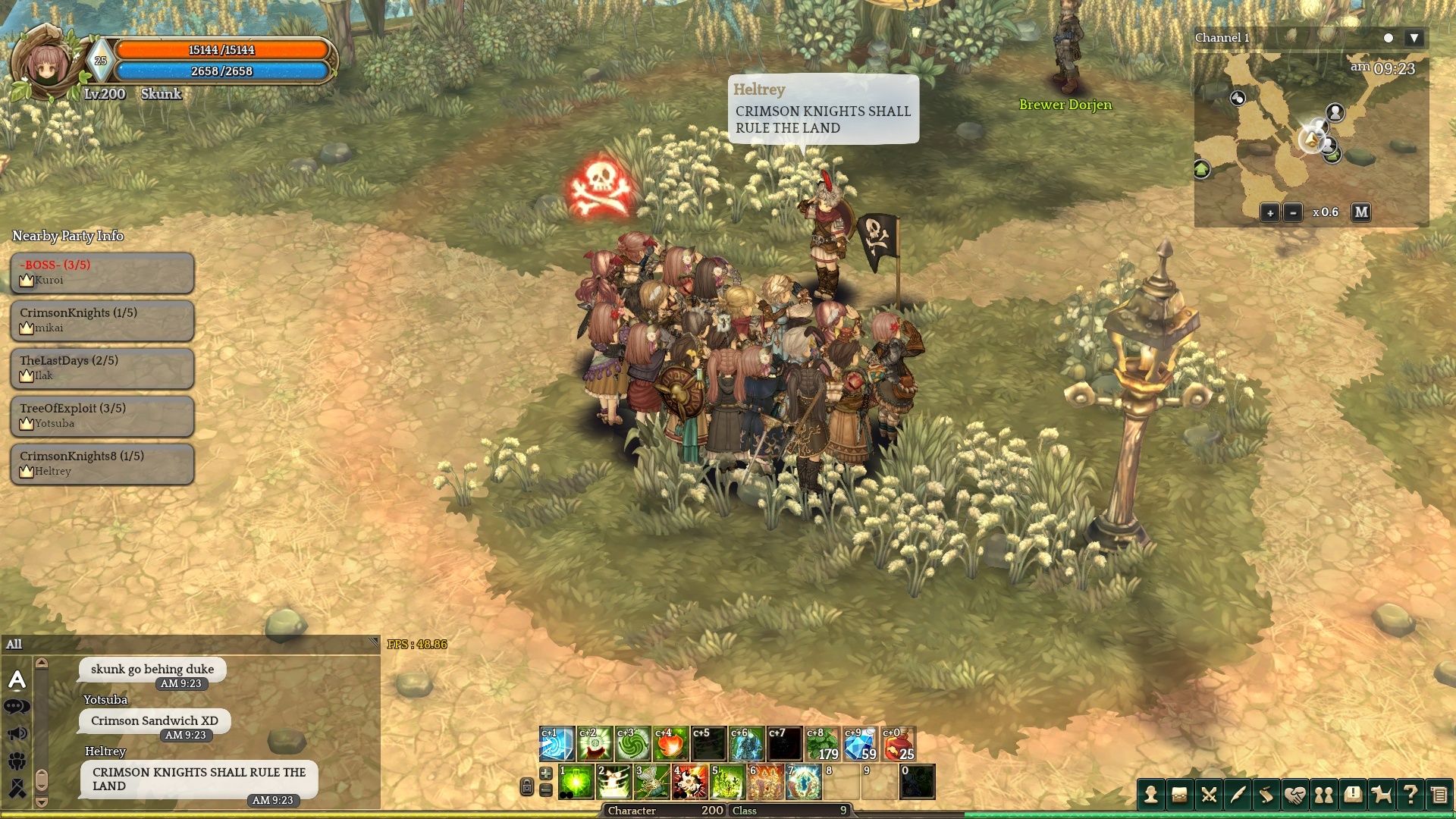Open the question mark help menu

pos(1410,795)
